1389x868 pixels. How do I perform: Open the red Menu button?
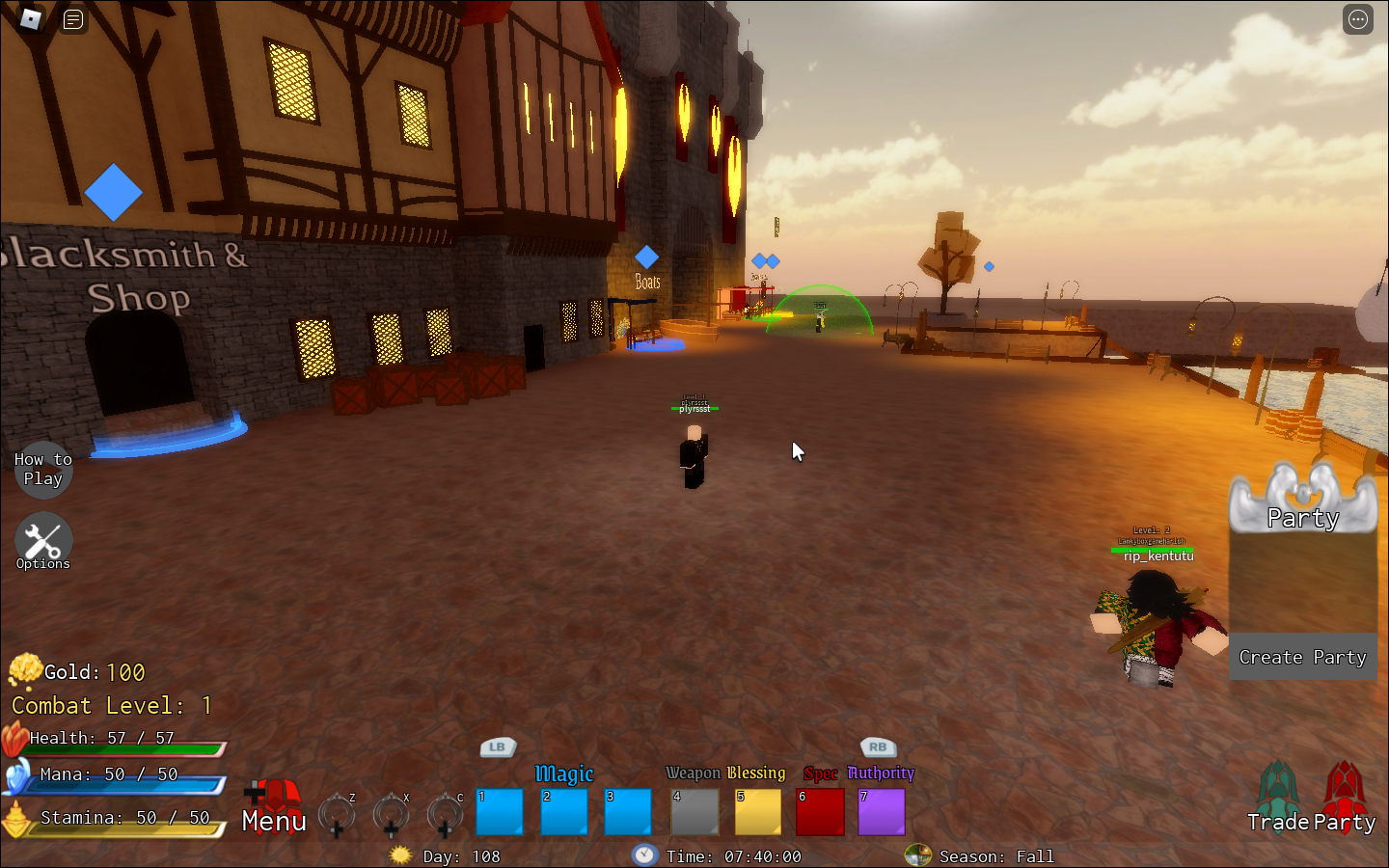274,808
